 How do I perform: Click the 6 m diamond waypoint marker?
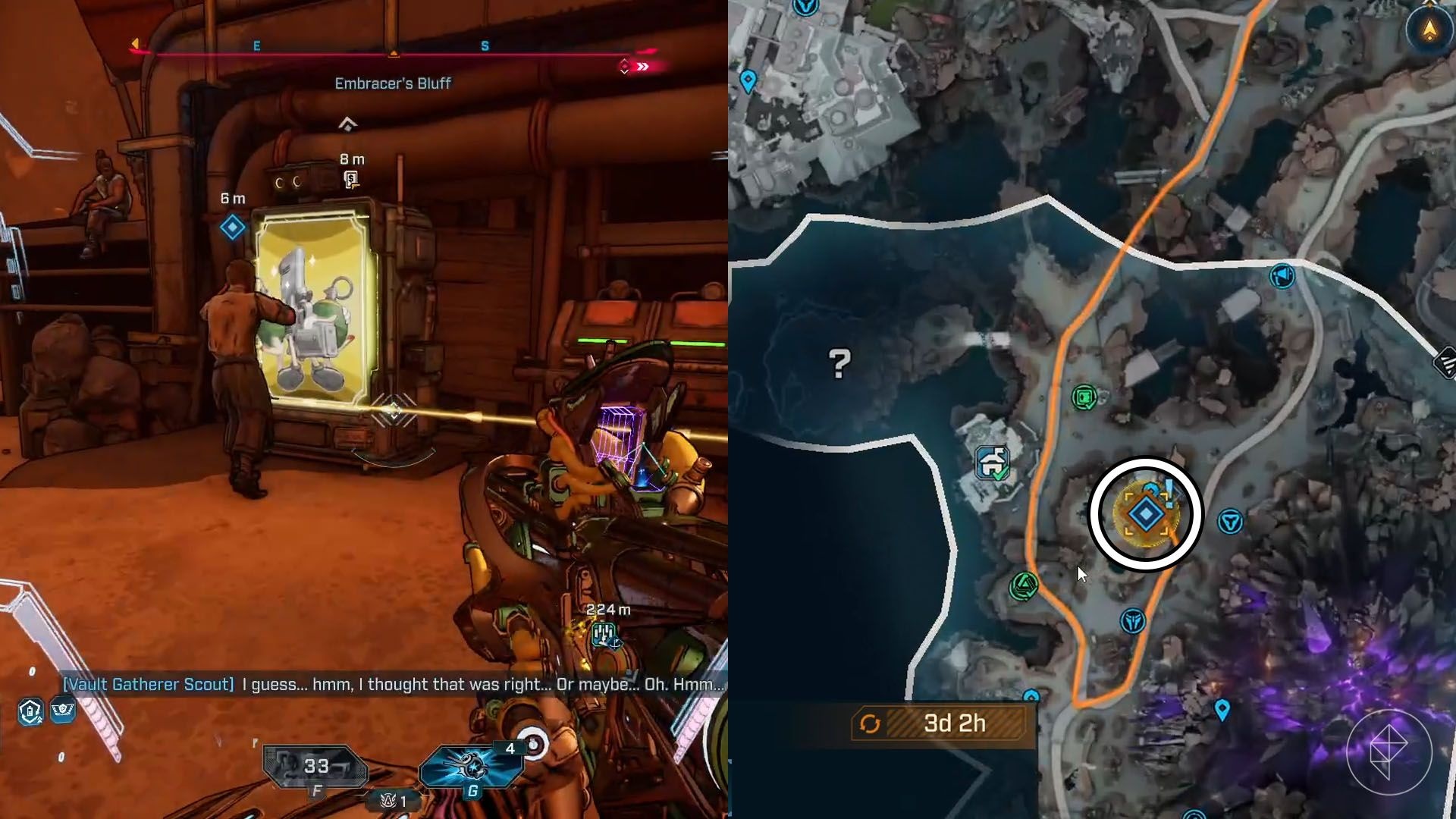coord(233,227)
